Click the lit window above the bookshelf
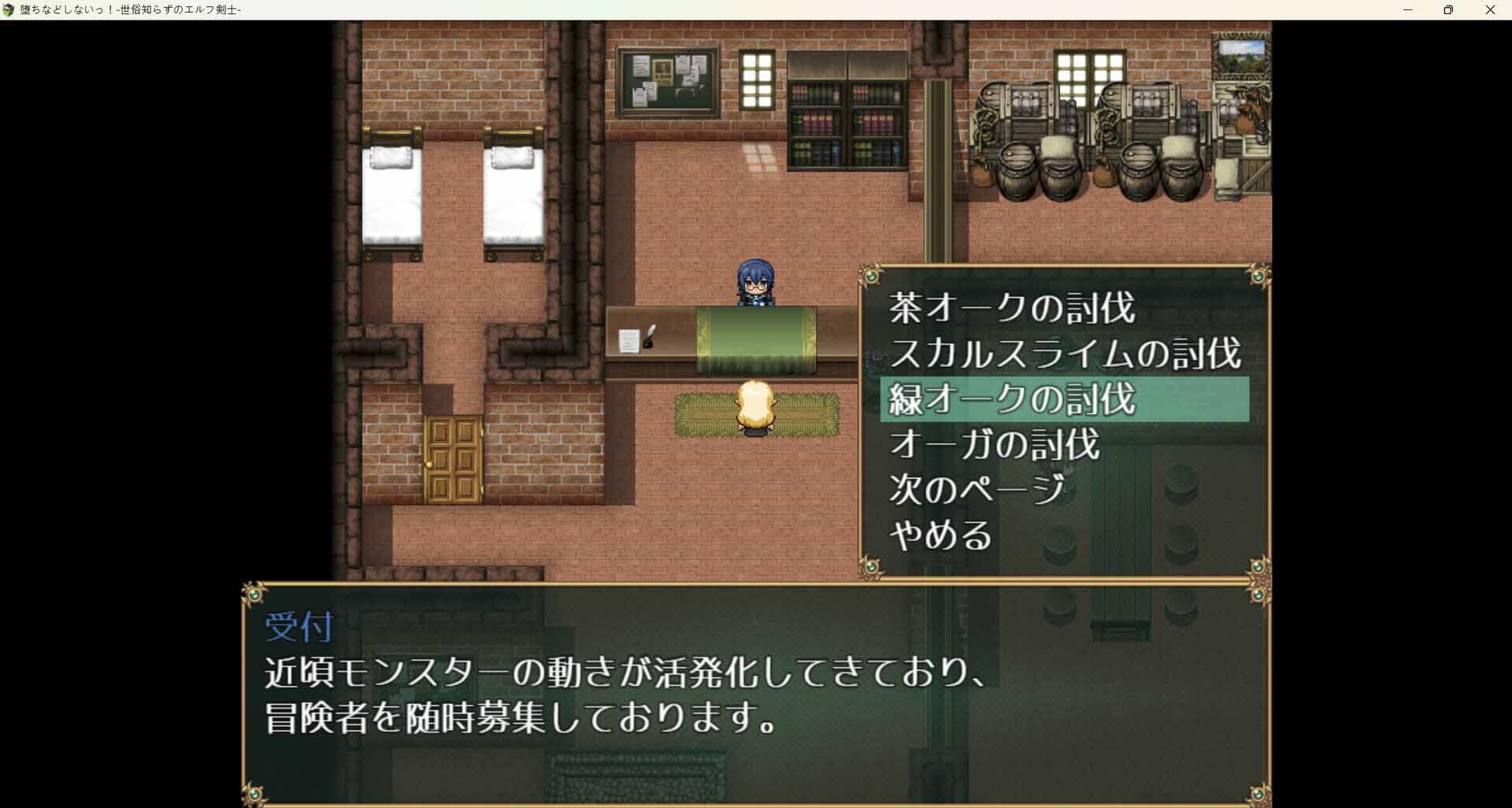The image size is (1512, 808). (x=758, y=79)
